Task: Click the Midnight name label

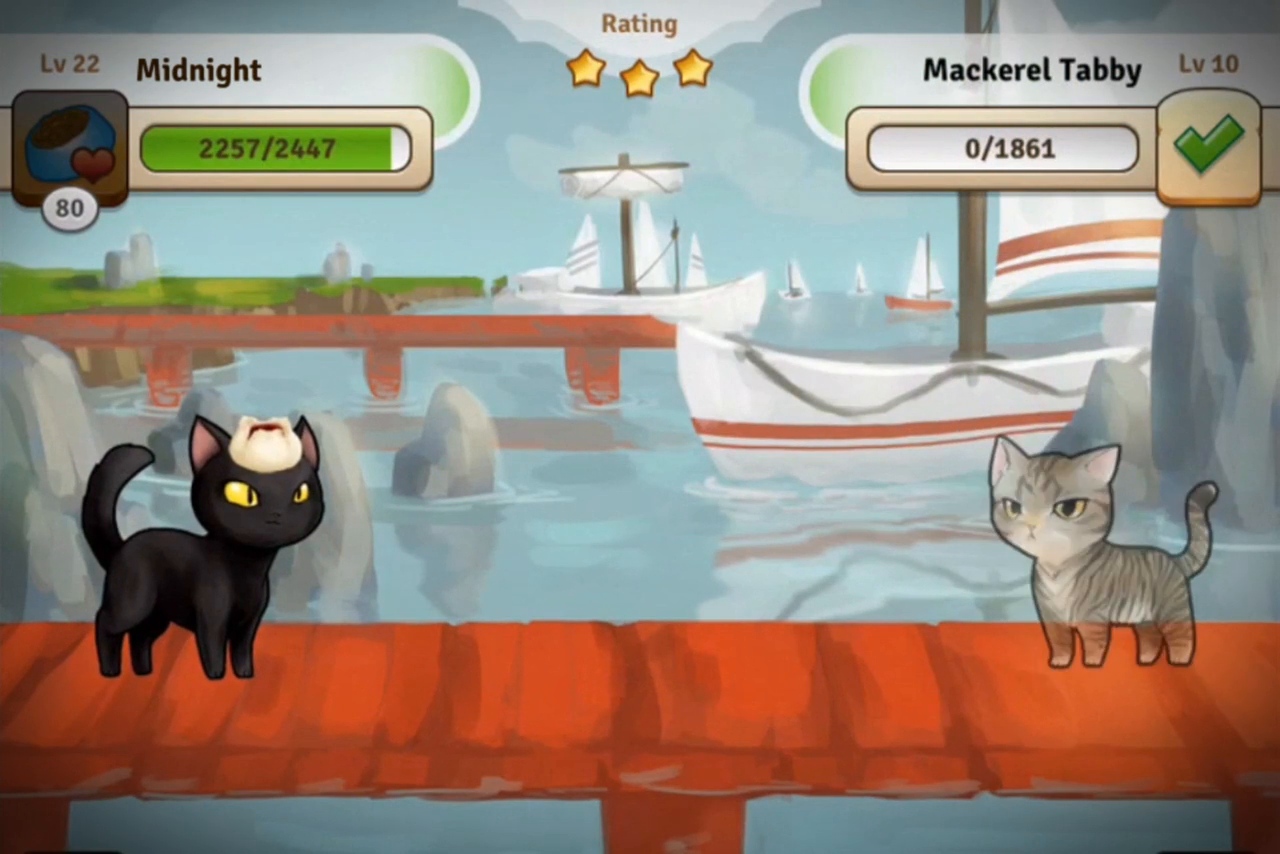Action: coord(198,69)
